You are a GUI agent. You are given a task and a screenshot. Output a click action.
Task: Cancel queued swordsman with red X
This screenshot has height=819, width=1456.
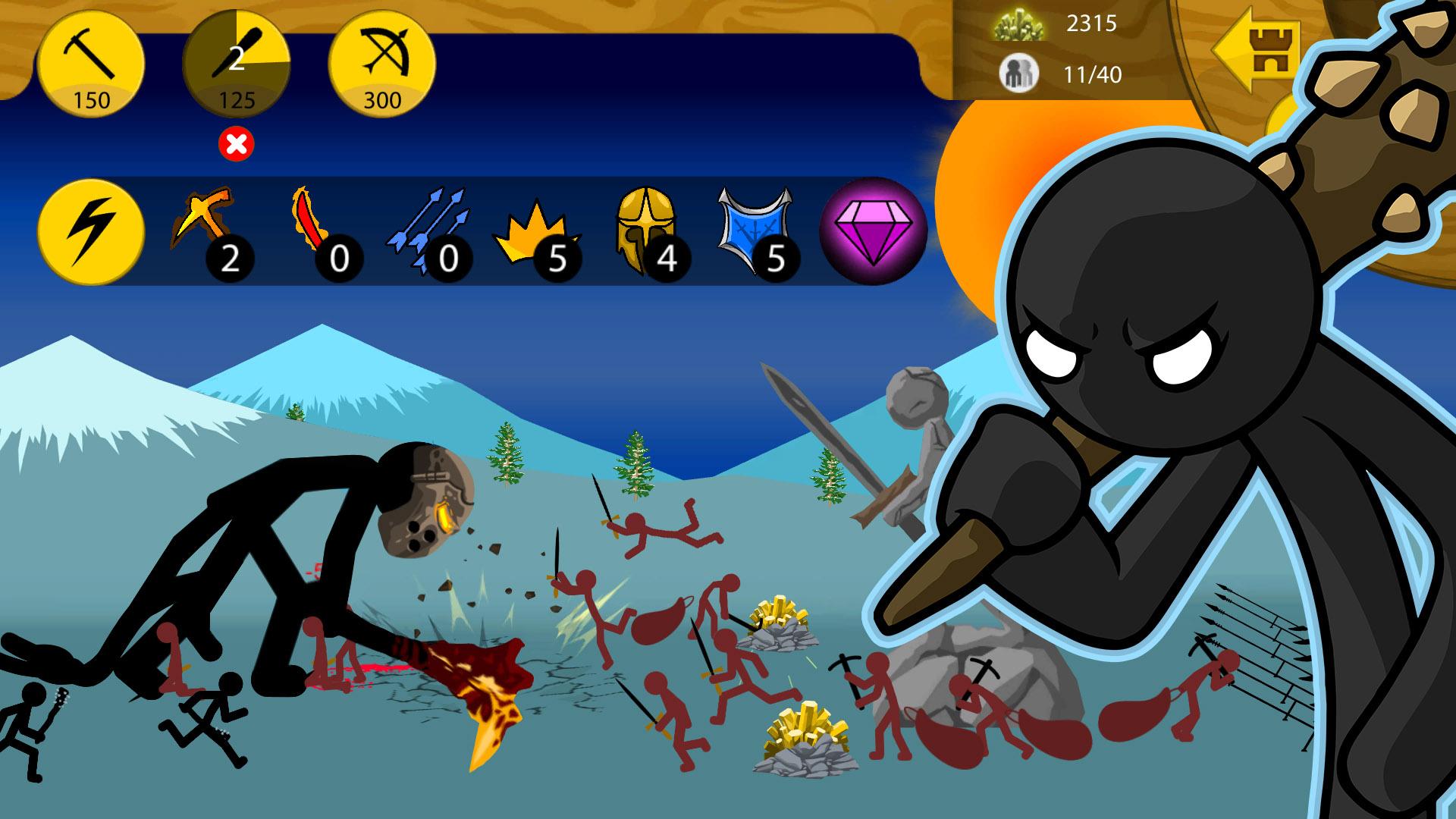point(237,144)
